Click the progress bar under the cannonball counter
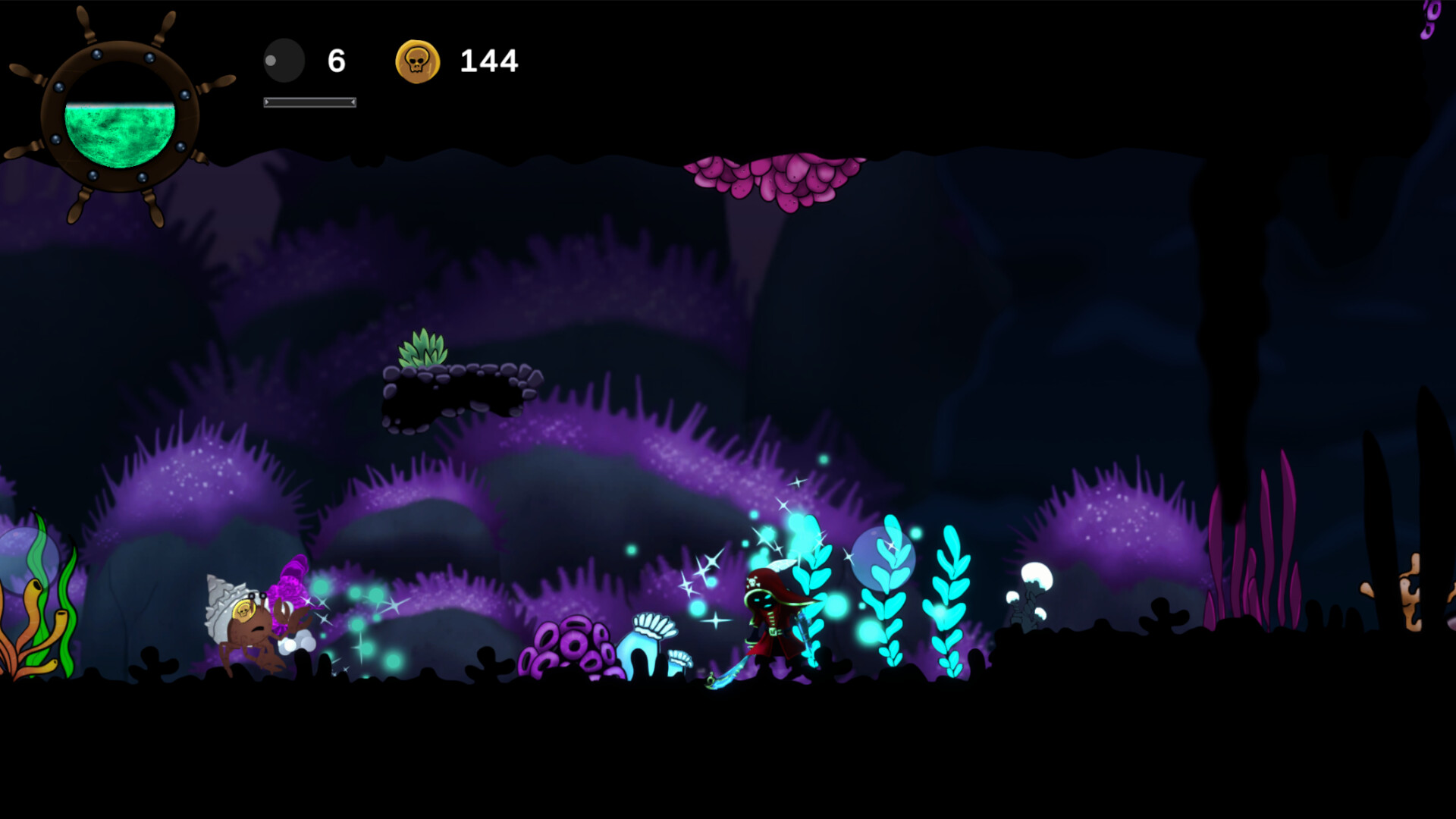Screen dimensions: 1456x819 (x=307, y=101)
